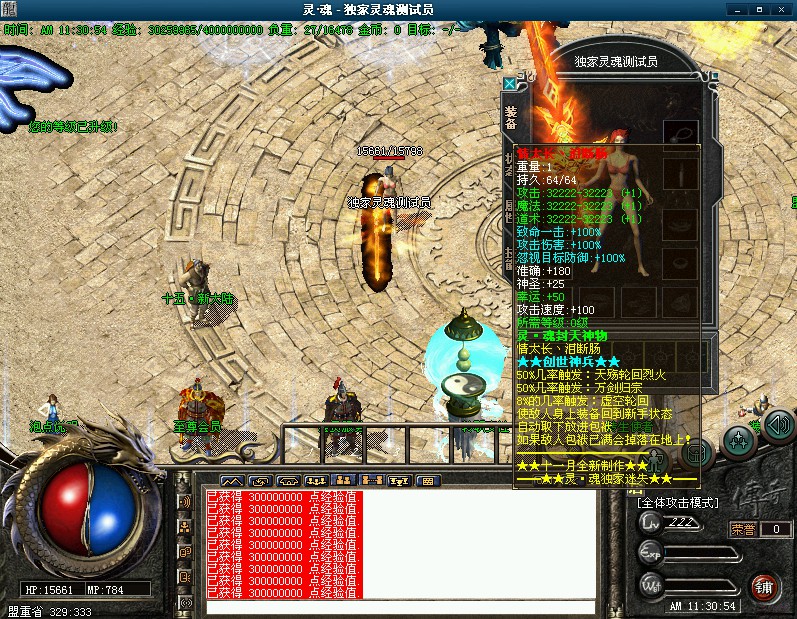Close the character equipment panel
This screenshot has width=797, height=619.
[x=510, y=84]
